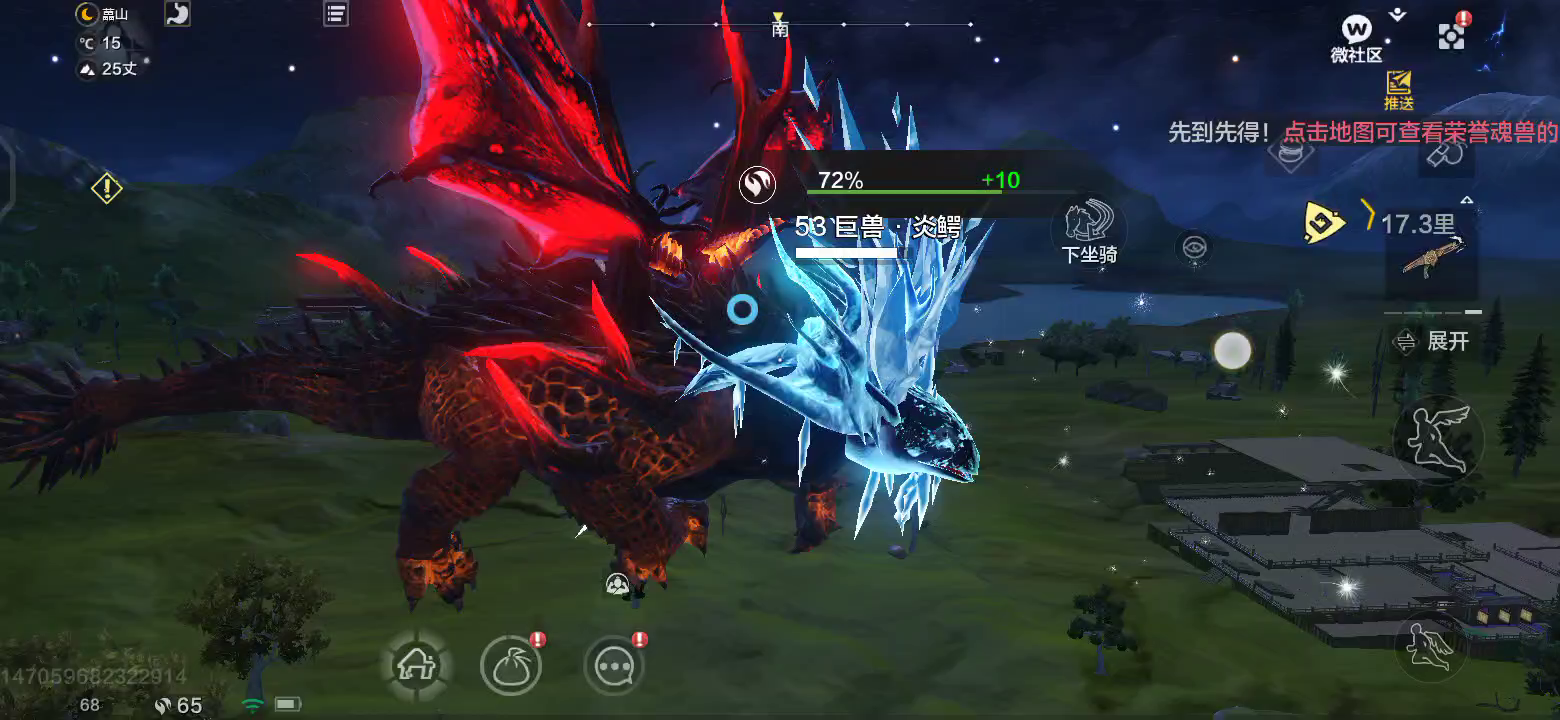Open the 微社区 community icon

[x=1356, y=36]
